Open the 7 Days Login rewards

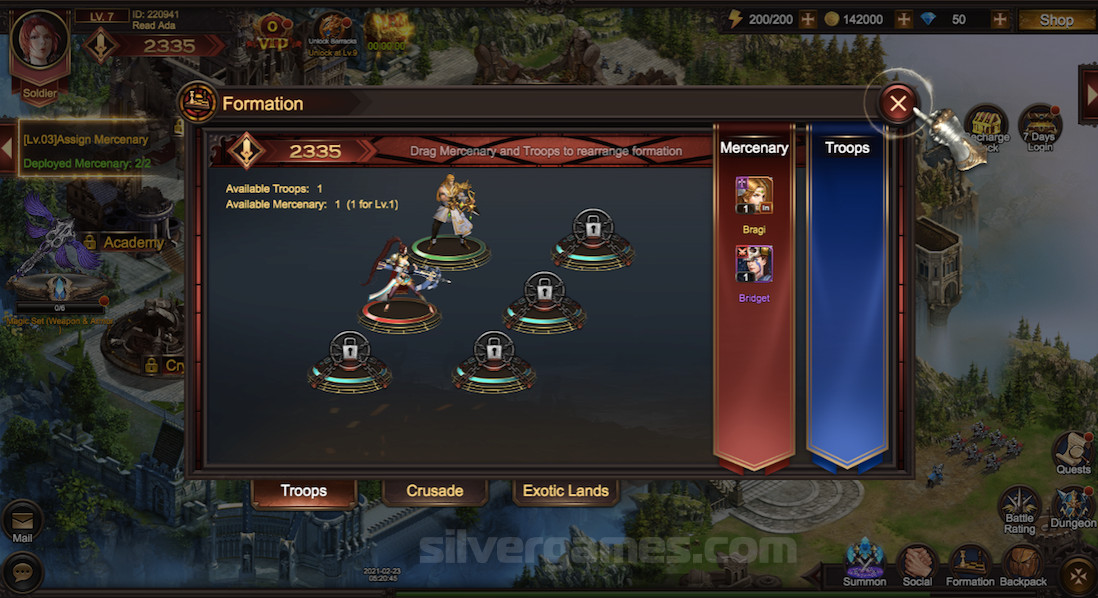coord(1040,127)
